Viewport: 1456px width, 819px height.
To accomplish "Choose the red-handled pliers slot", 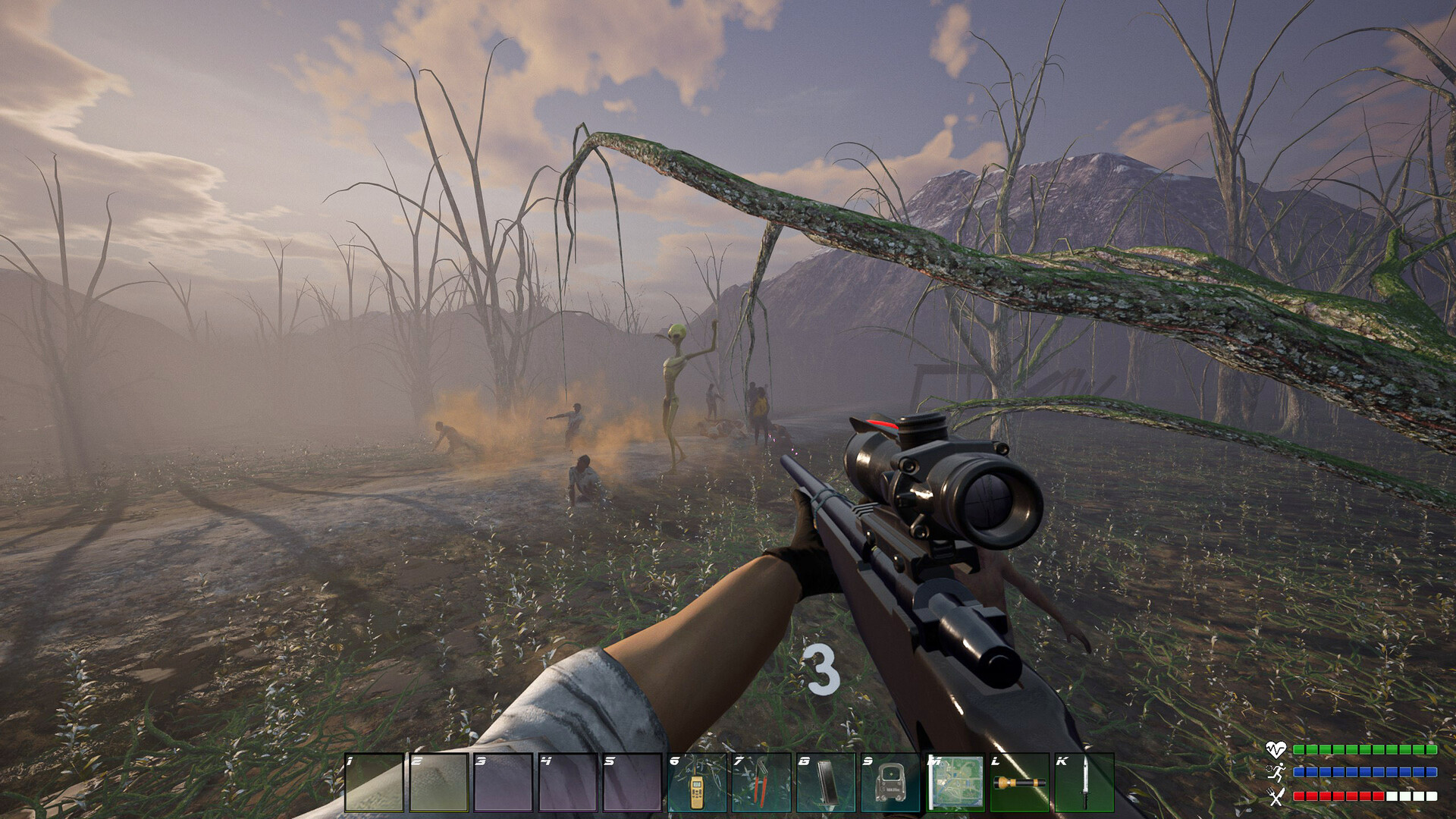I will click(761, 783).
